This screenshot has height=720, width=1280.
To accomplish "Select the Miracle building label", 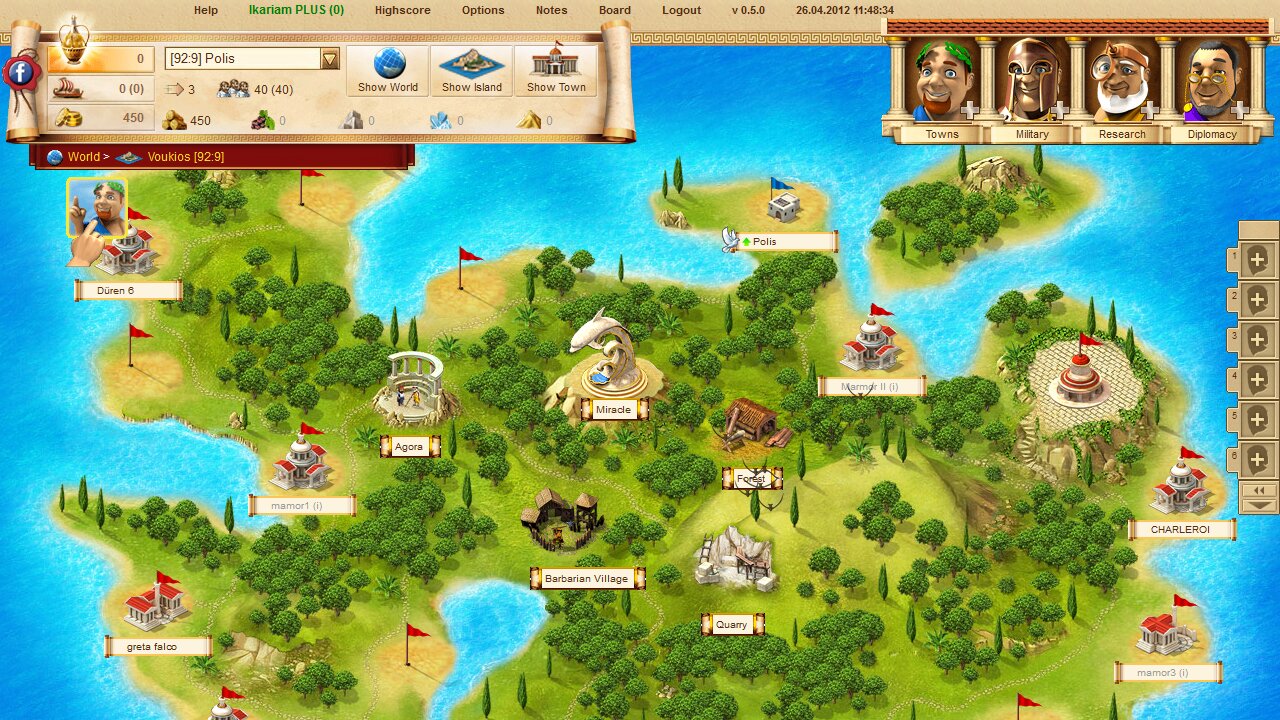I will coord(613,410).
